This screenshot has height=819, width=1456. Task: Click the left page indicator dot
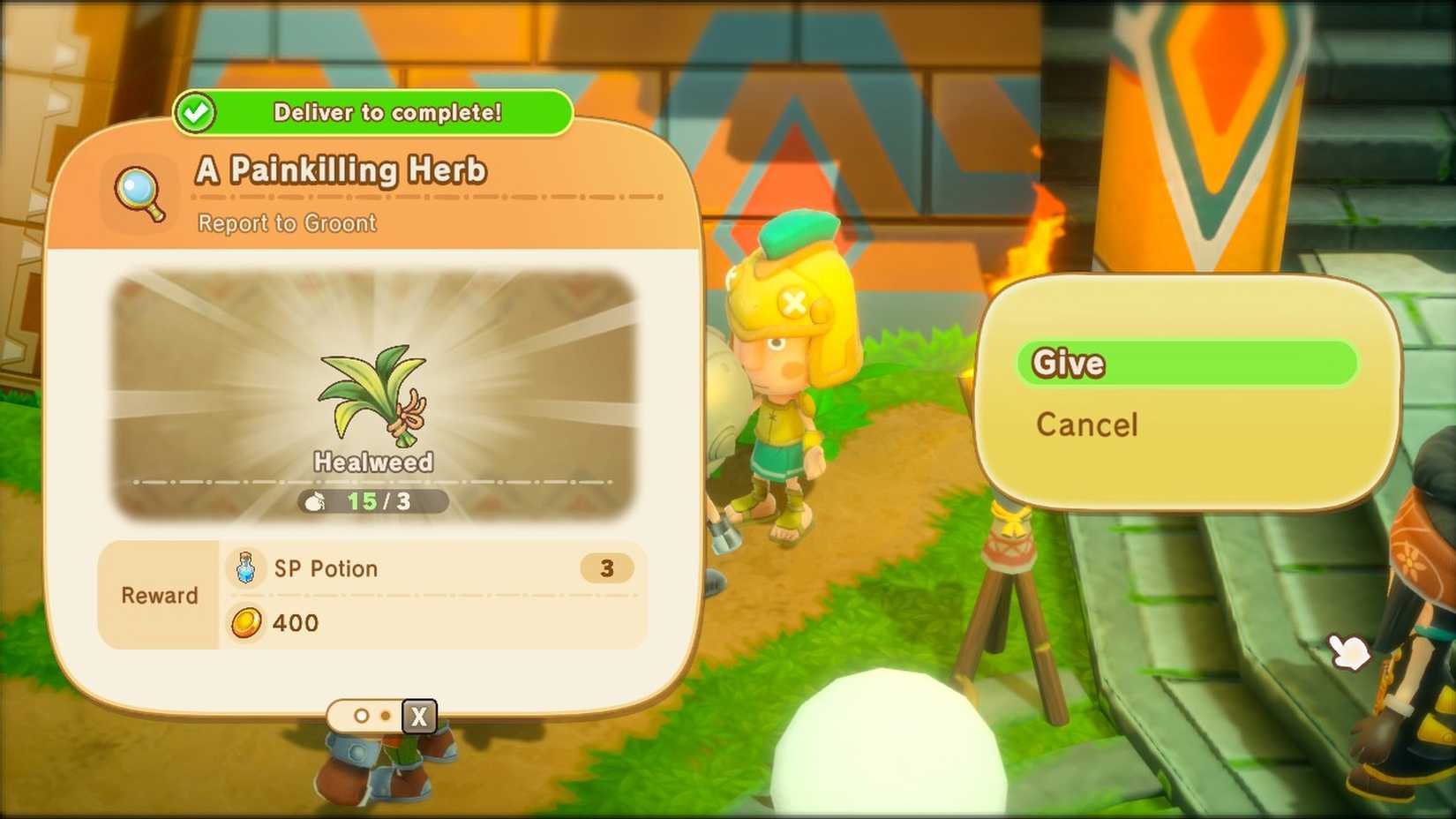(361, 717)
